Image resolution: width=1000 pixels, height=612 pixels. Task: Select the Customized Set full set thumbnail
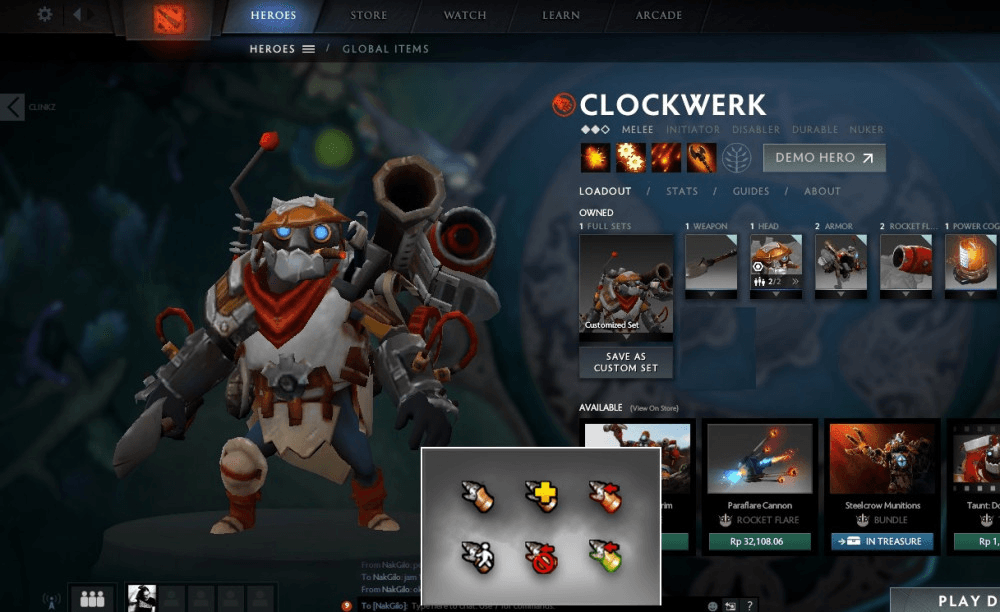[626, 285]
